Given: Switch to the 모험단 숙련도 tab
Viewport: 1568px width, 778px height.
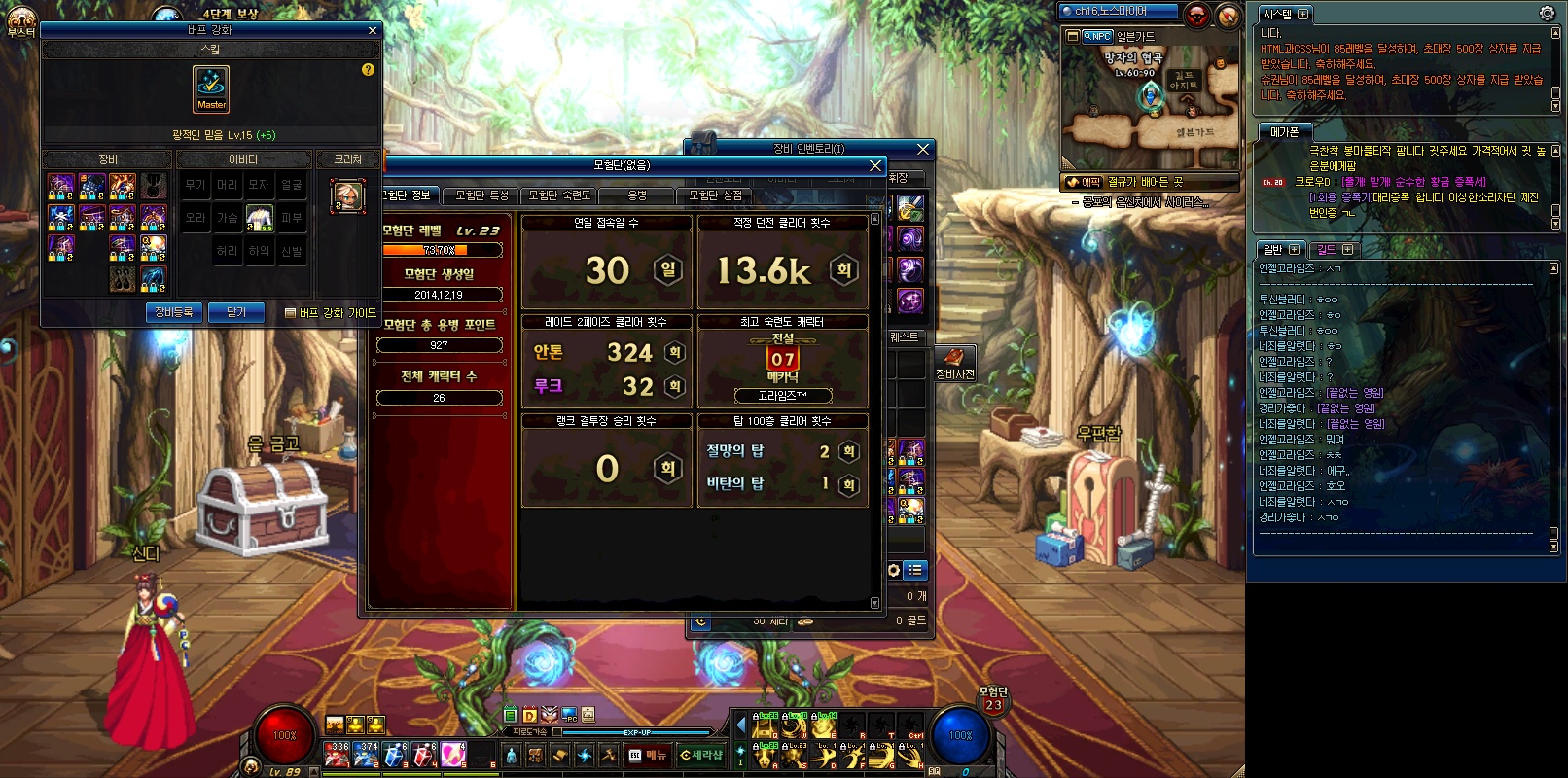Looking at the screenshot, I should point(559,195).
